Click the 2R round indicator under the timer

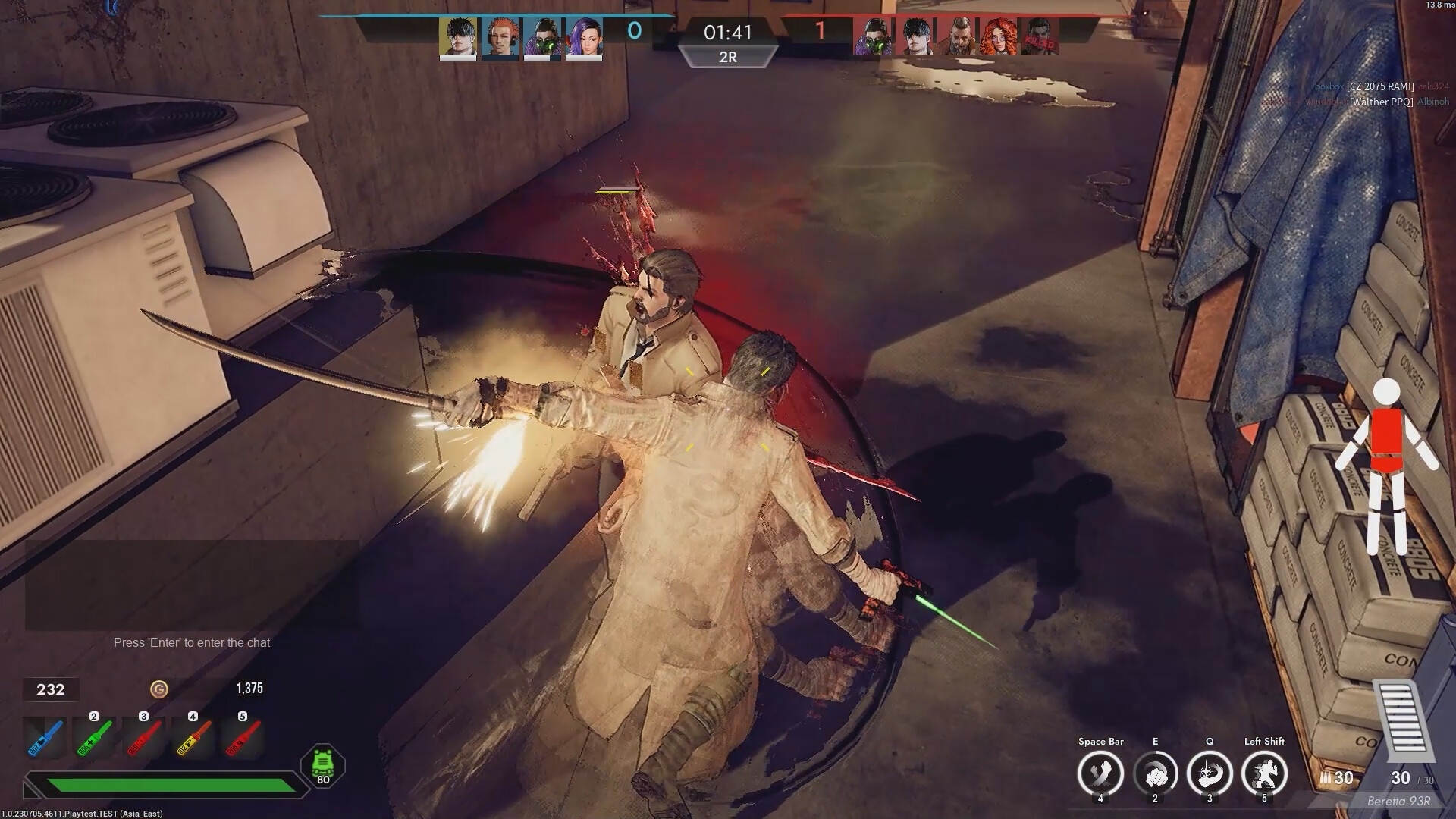(x=729, y=57)
